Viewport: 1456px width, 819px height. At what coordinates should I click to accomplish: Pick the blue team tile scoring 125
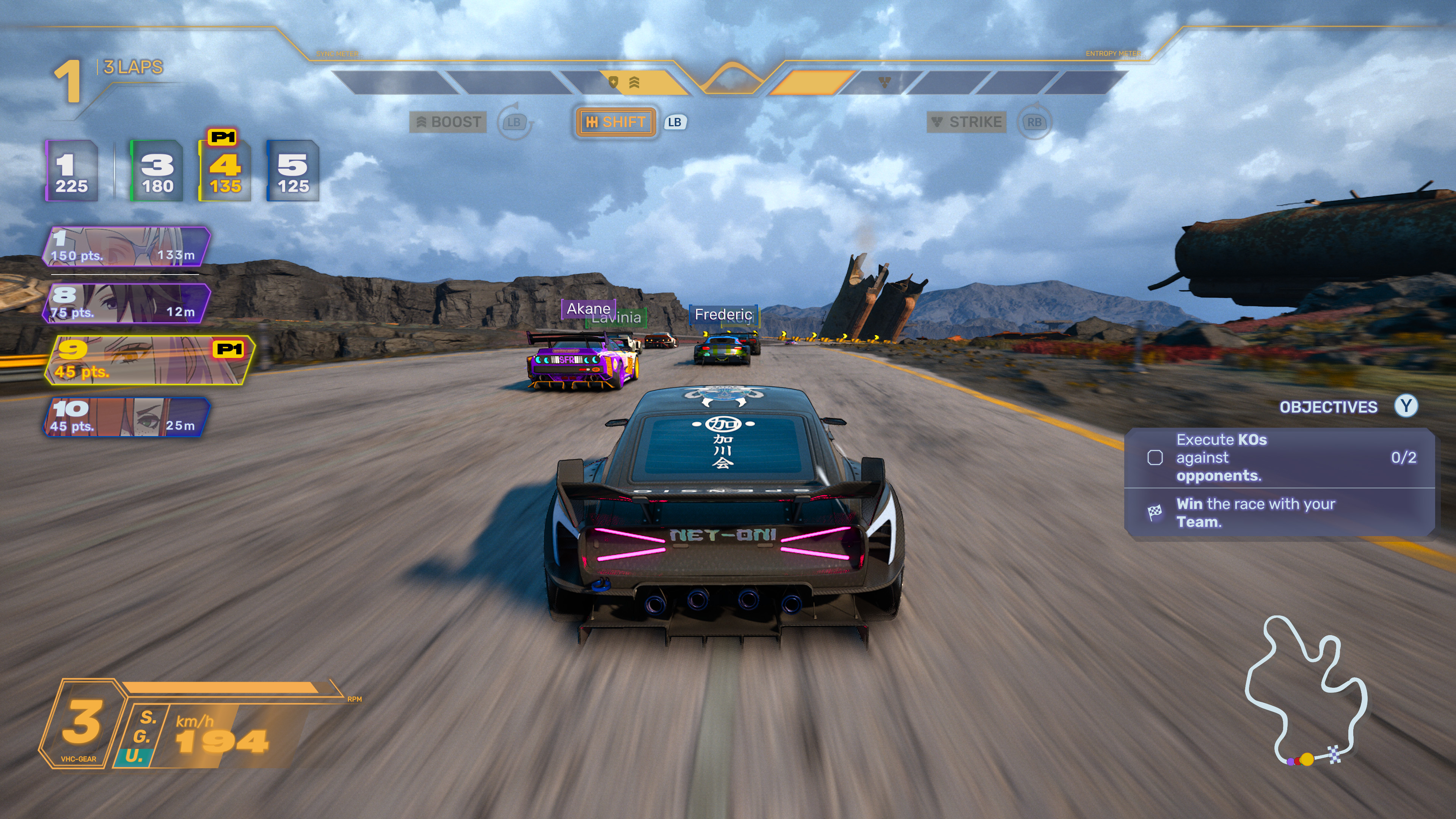(293, 171)
